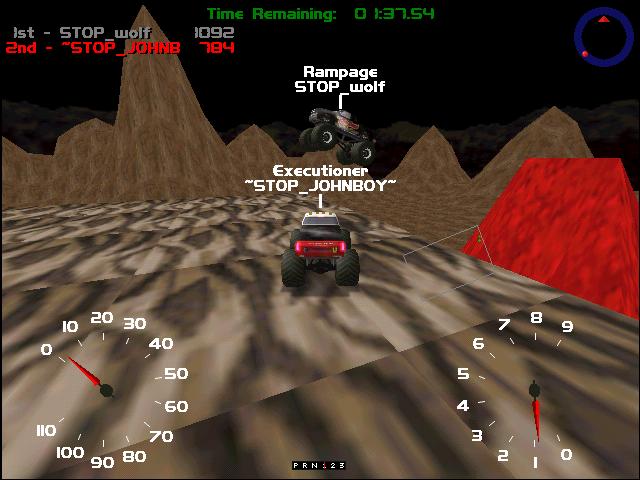640x480 pixels.
Task: Click the PRN123 gear indicator
Action: [x=318, y=465]
